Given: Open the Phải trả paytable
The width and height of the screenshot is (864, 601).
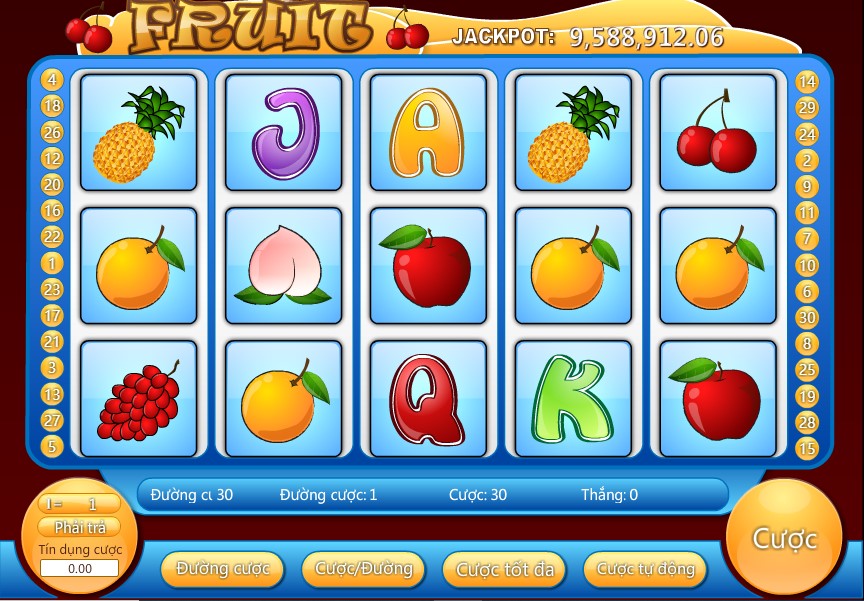Looking at the screenshot, I should pyautogui.click(x=80, y=527).
